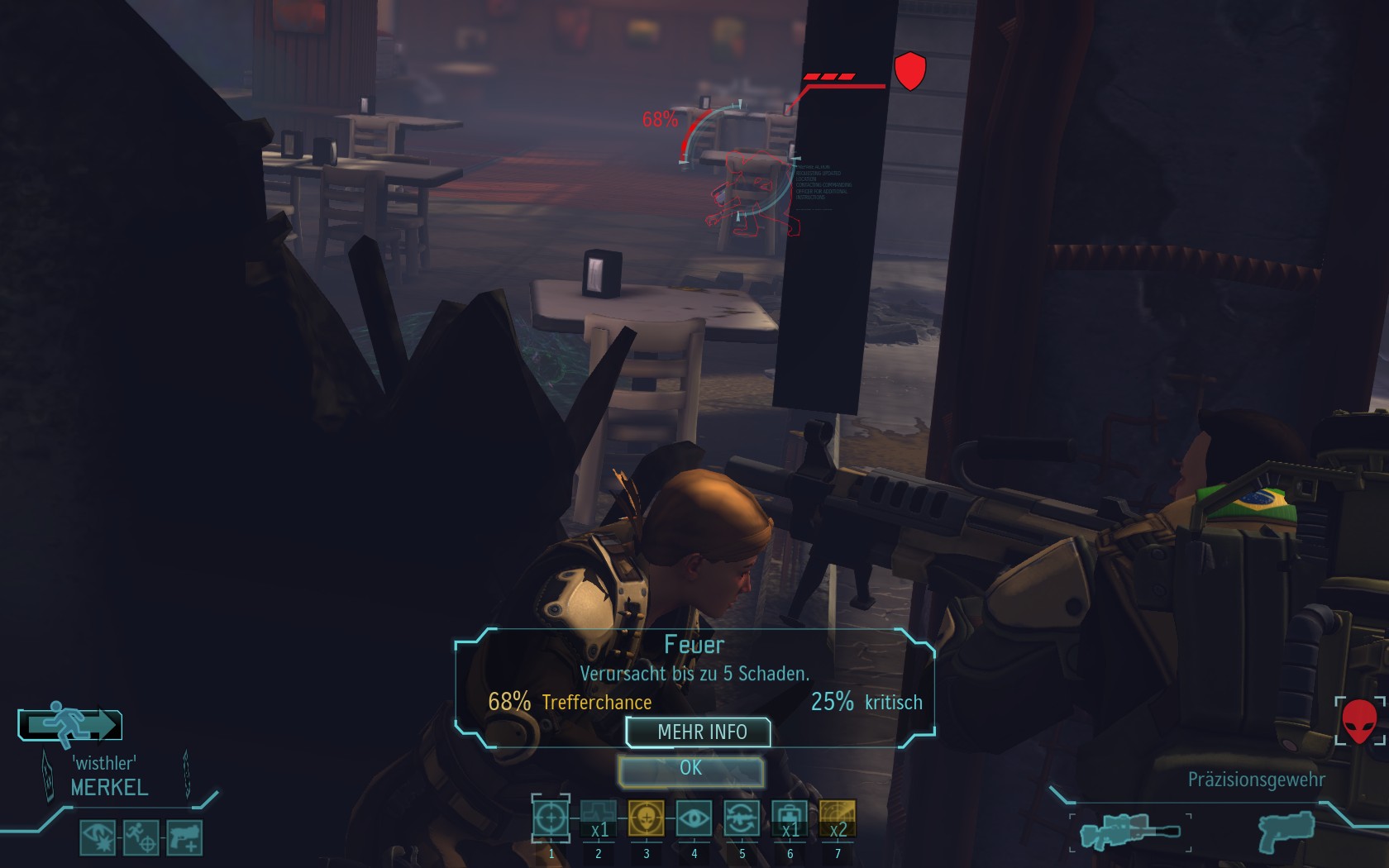Confirm the shot with the OK button

pyautogui.click(x=690, y=770)
